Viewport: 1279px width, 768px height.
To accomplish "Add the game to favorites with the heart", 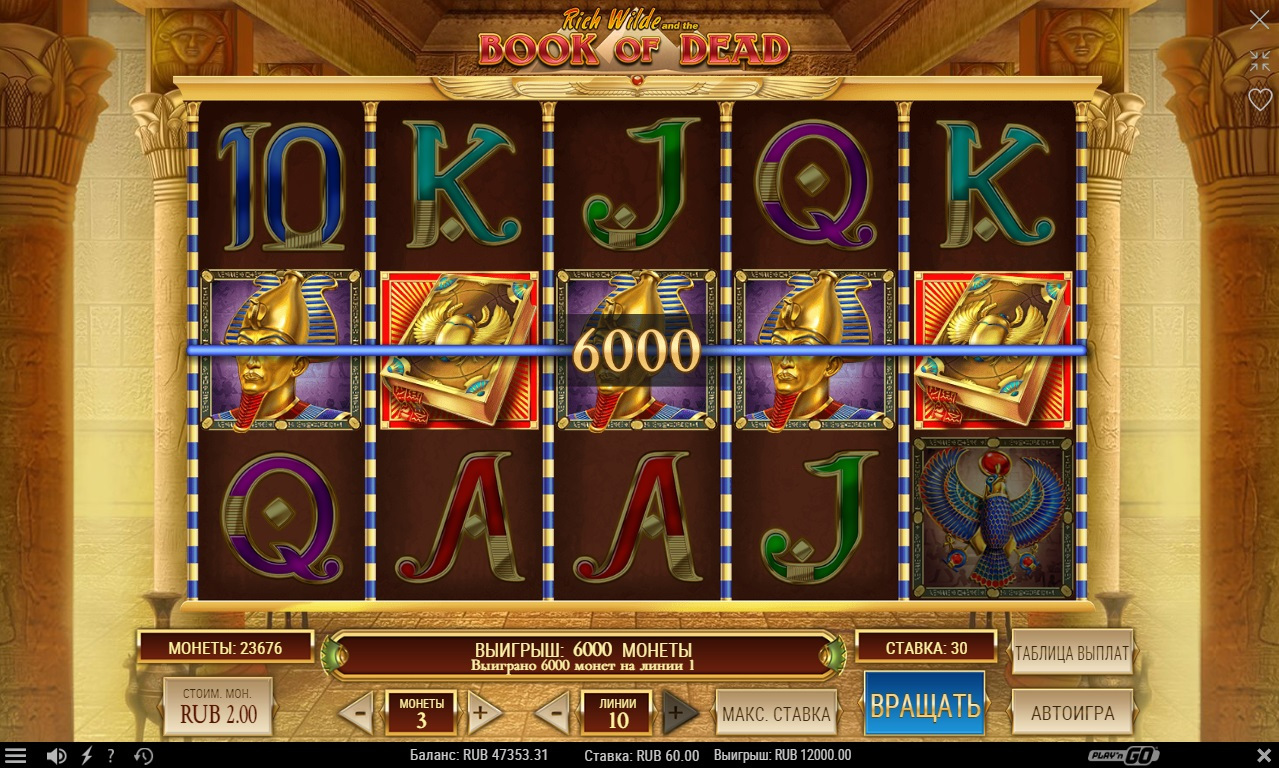I will [1259, 100].
